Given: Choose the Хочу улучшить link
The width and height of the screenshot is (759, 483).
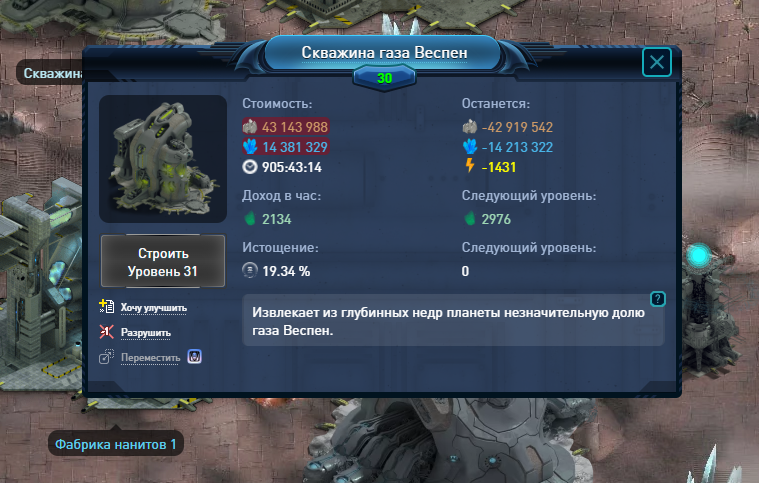Looking at the screenshot, I should [154, 308].
